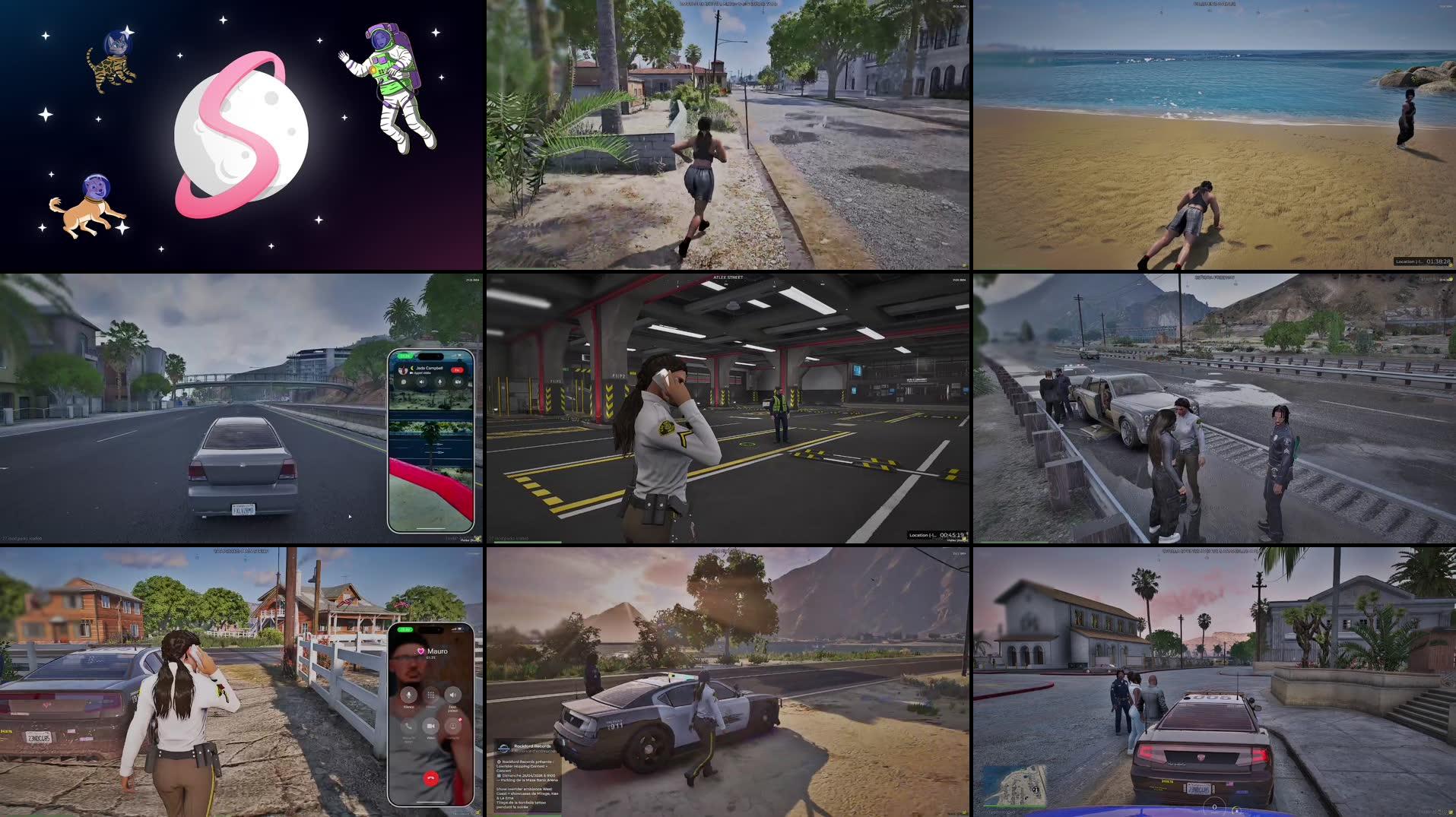
Task: Tap the red hang-up button on the Mauro call
Action: tap(431, 778)
